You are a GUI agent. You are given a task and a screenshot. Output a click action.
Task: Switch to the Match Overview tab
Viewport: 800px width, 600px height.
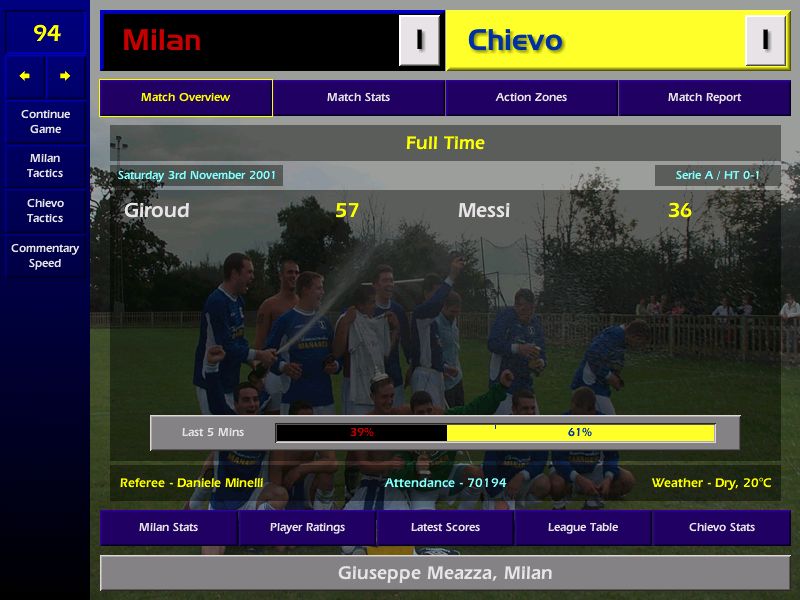point(185,98)
